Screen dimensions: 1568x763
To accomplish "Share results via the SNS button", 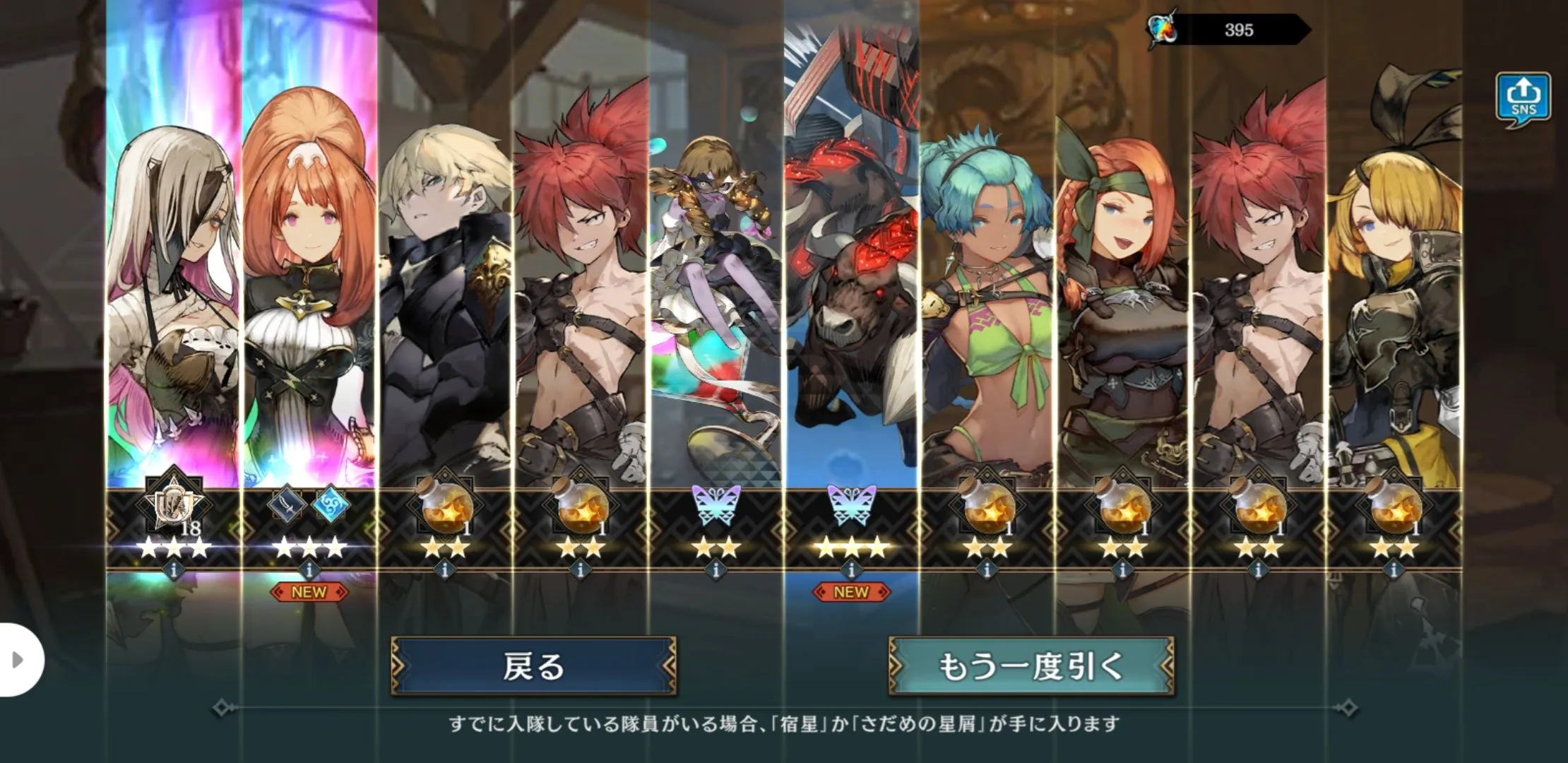I will click(x=1523, y=100).
